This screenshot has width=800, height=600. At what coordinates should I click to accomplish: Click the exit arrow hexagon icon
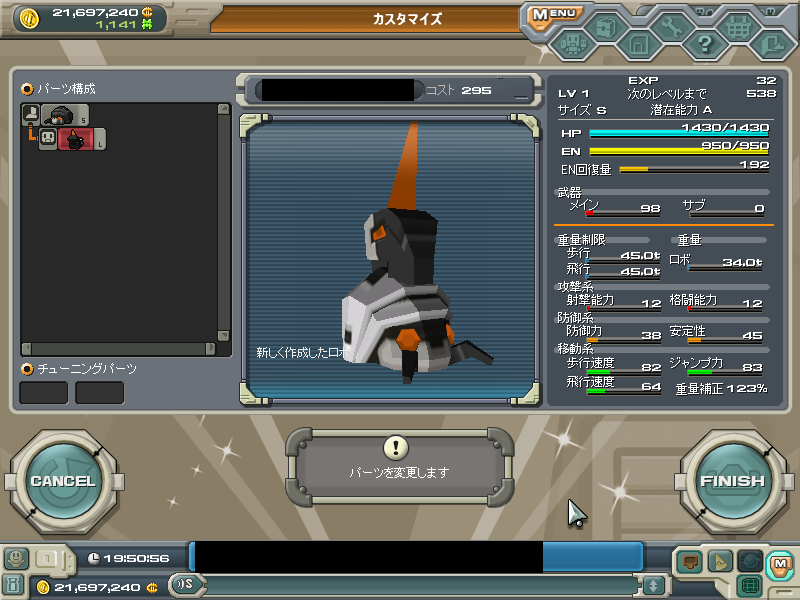click(x=771, y=44)
